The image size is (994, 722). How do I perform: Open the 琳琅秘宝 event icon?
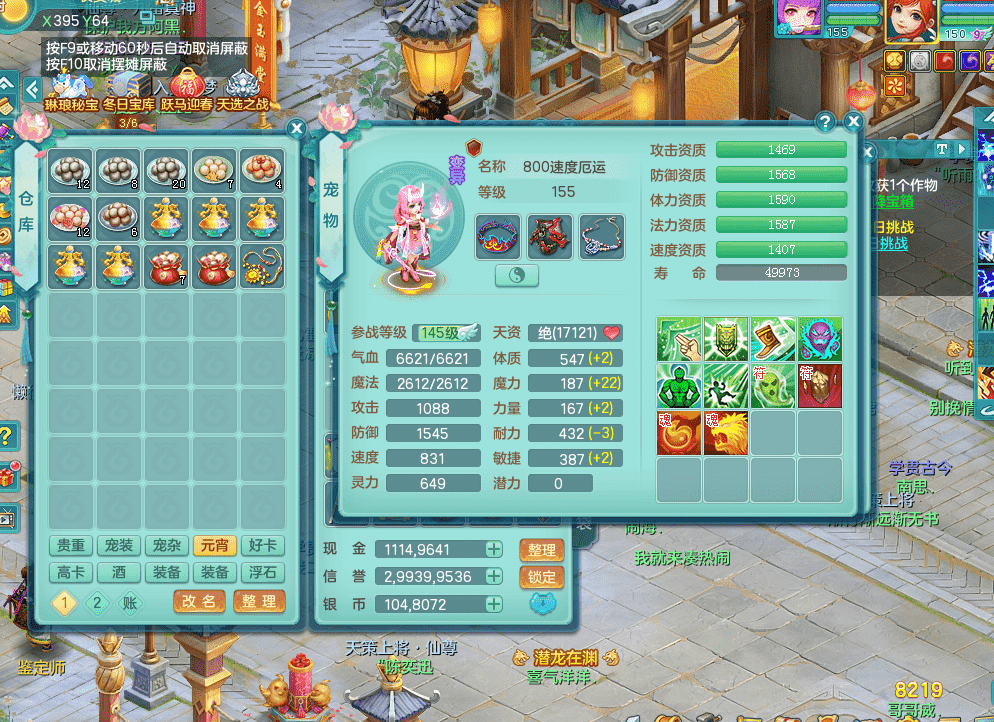click(x=71, y=92)
